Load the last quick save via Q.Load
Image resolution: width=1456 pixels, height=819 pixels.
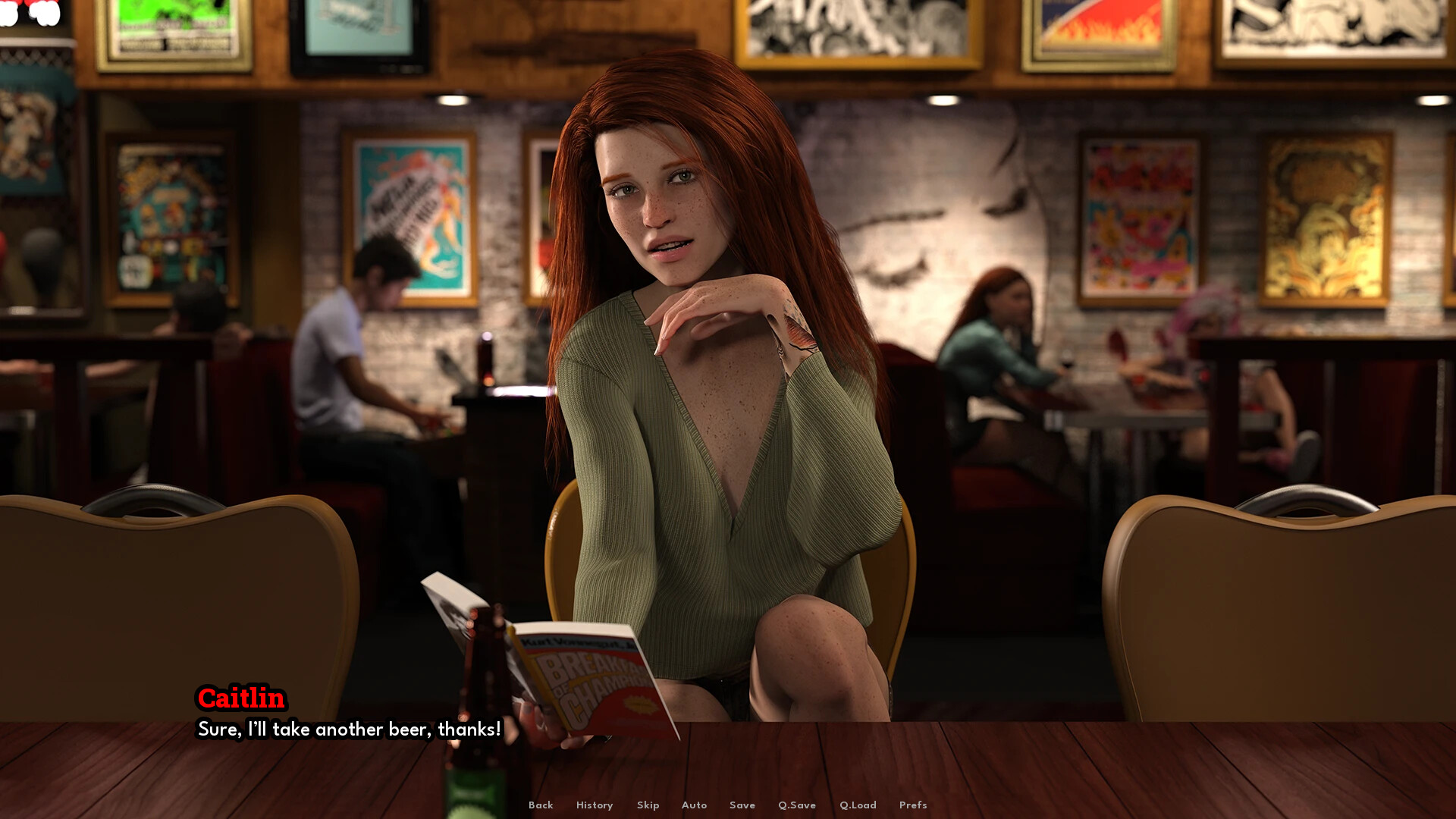(858, 805)
